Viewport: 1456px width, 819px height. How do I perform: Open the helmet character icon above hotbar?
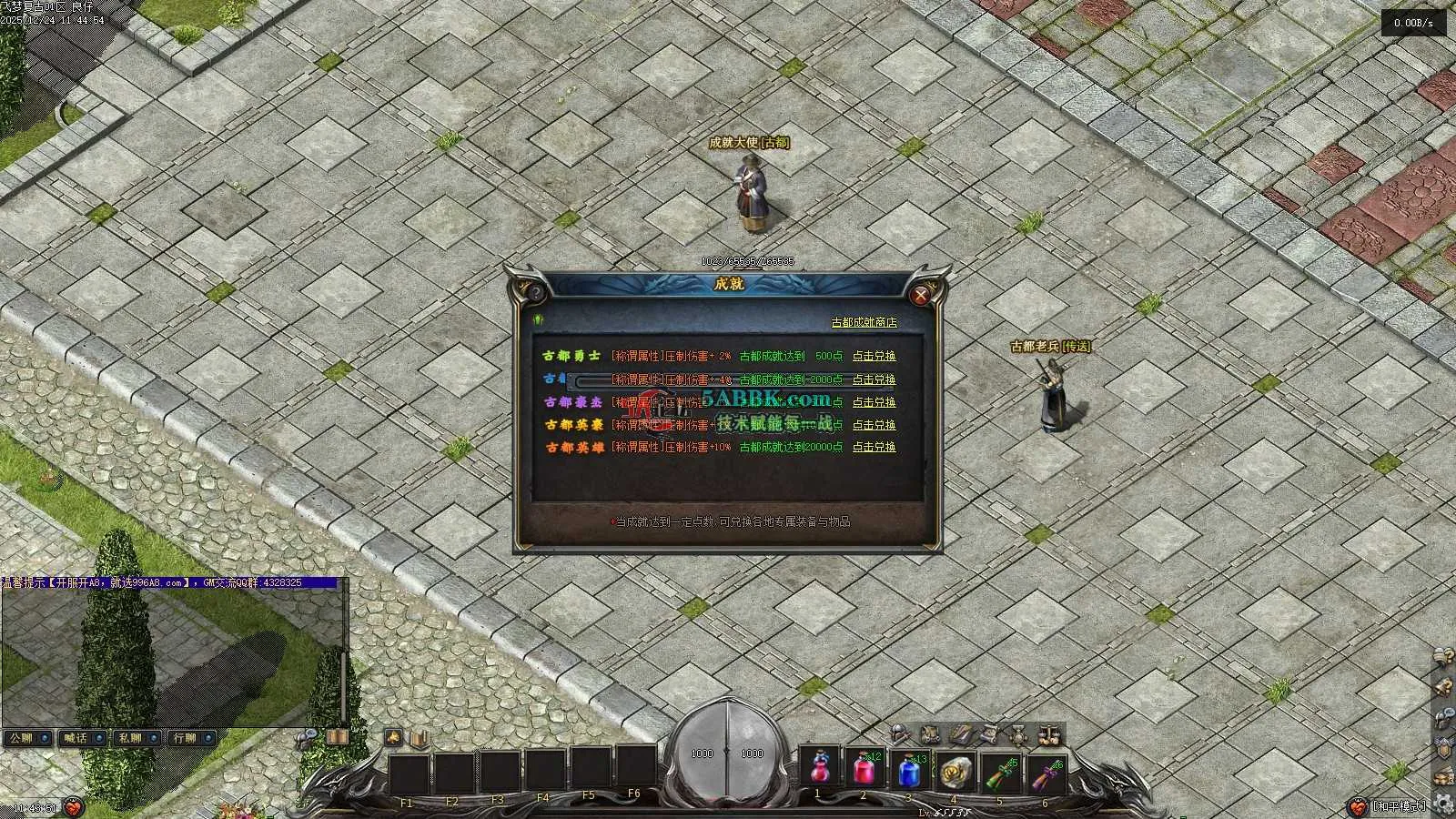tap(900, 733)
